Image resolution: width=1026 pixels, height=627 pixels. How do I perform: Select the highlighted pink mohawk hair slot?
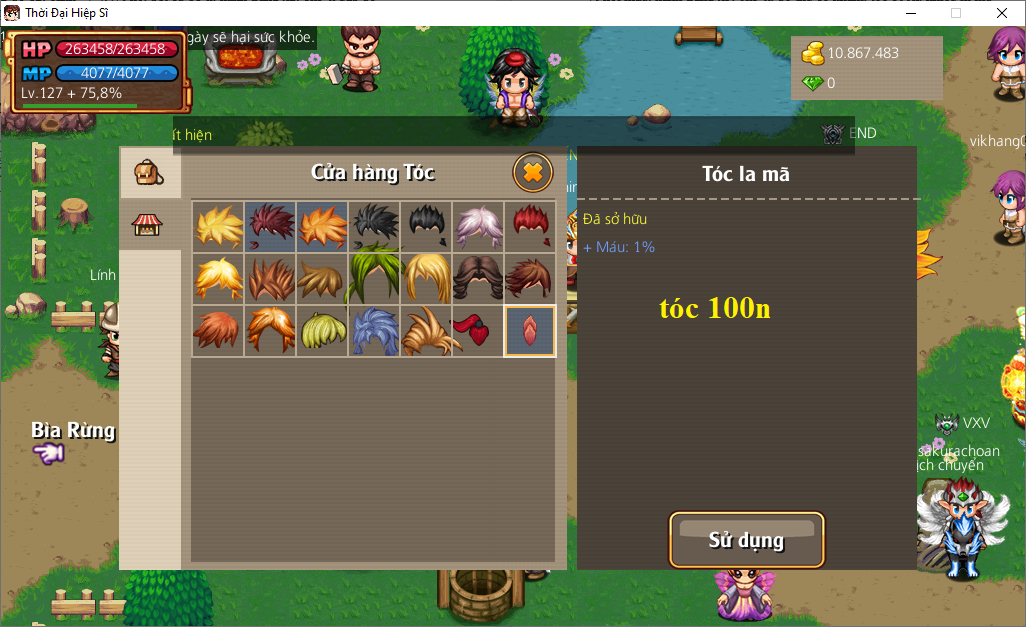pyautogui.click(x=530, y=331)
